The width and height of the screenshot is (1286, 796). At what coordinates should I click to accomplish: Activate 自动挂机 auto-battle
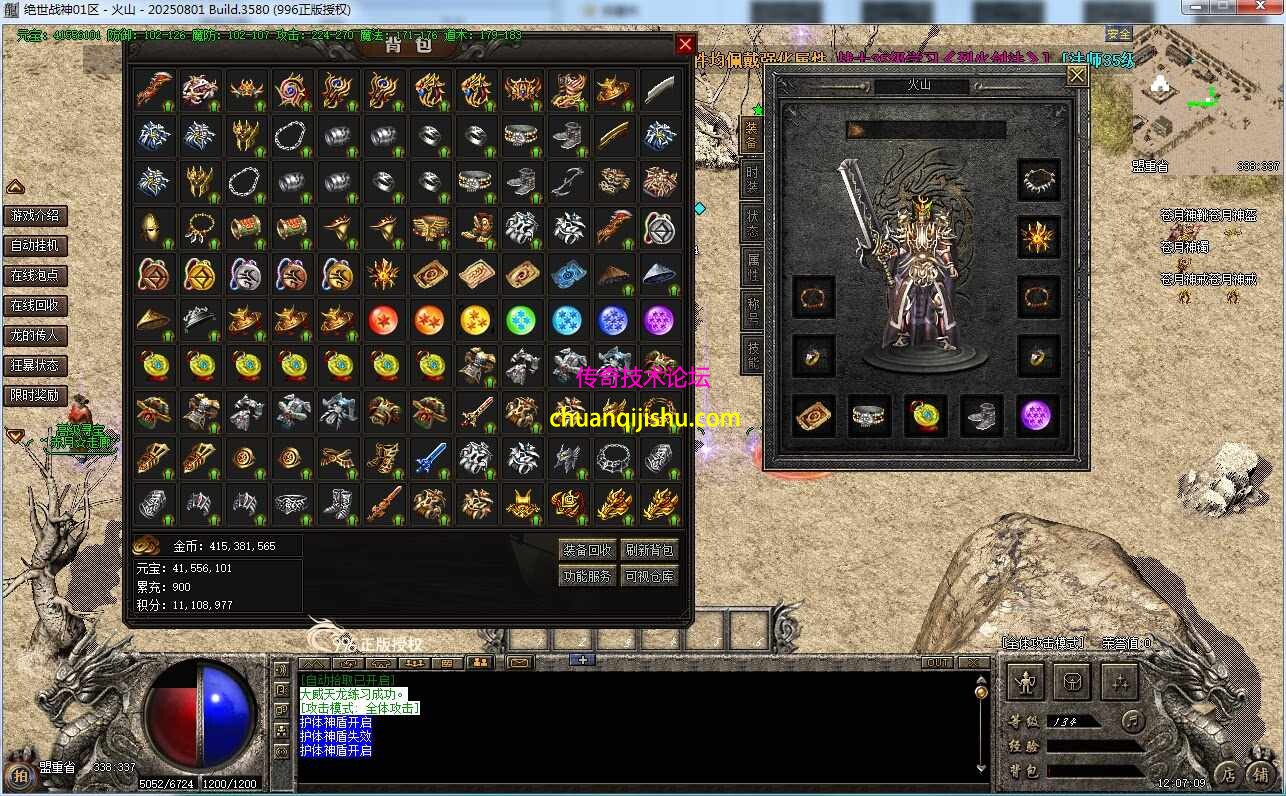point(35,245)
